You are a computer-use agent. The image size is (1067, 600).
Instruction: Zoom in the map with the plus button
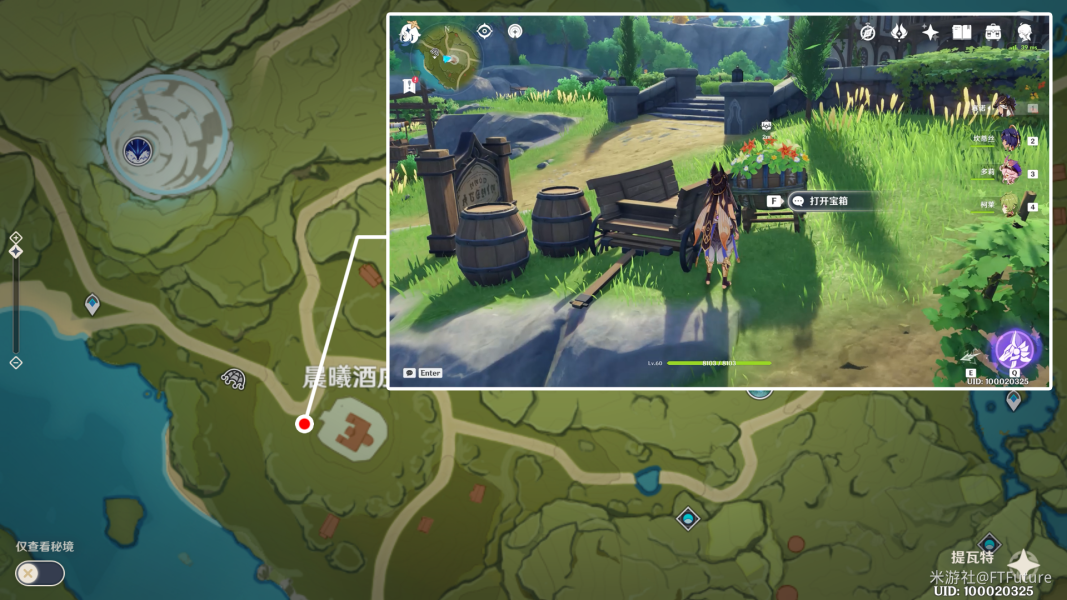click(x=16, y=238)
